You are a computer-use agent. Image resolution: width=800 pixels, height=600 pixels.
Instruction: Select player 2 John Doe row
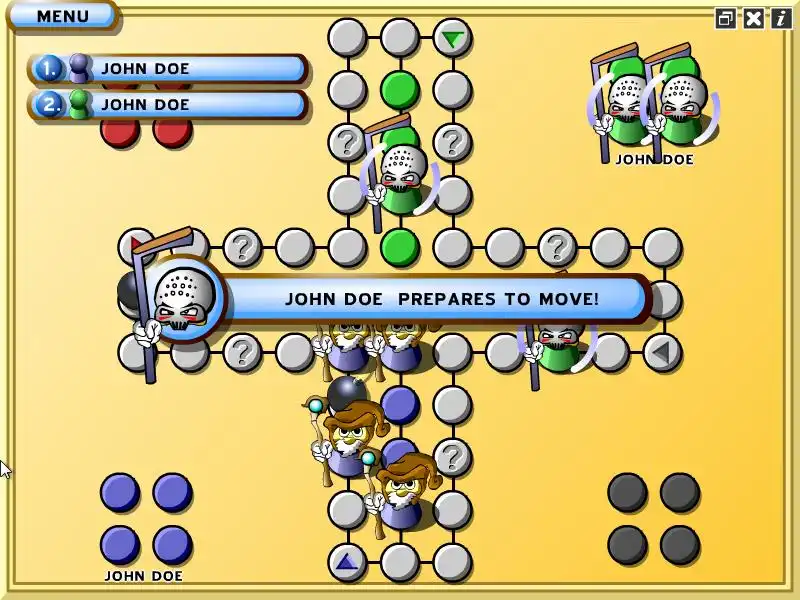167,104
